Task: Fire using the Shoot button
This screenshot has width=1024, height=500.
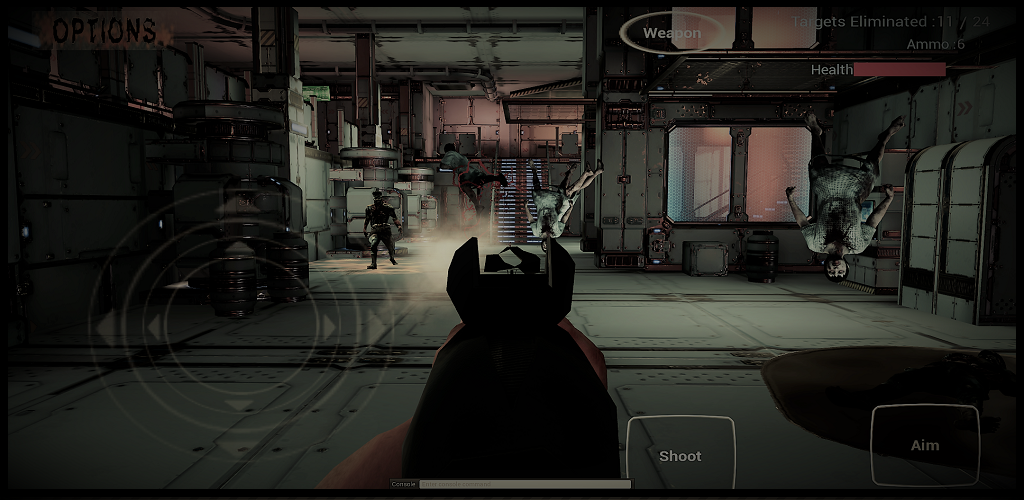Action: (680, 455)
